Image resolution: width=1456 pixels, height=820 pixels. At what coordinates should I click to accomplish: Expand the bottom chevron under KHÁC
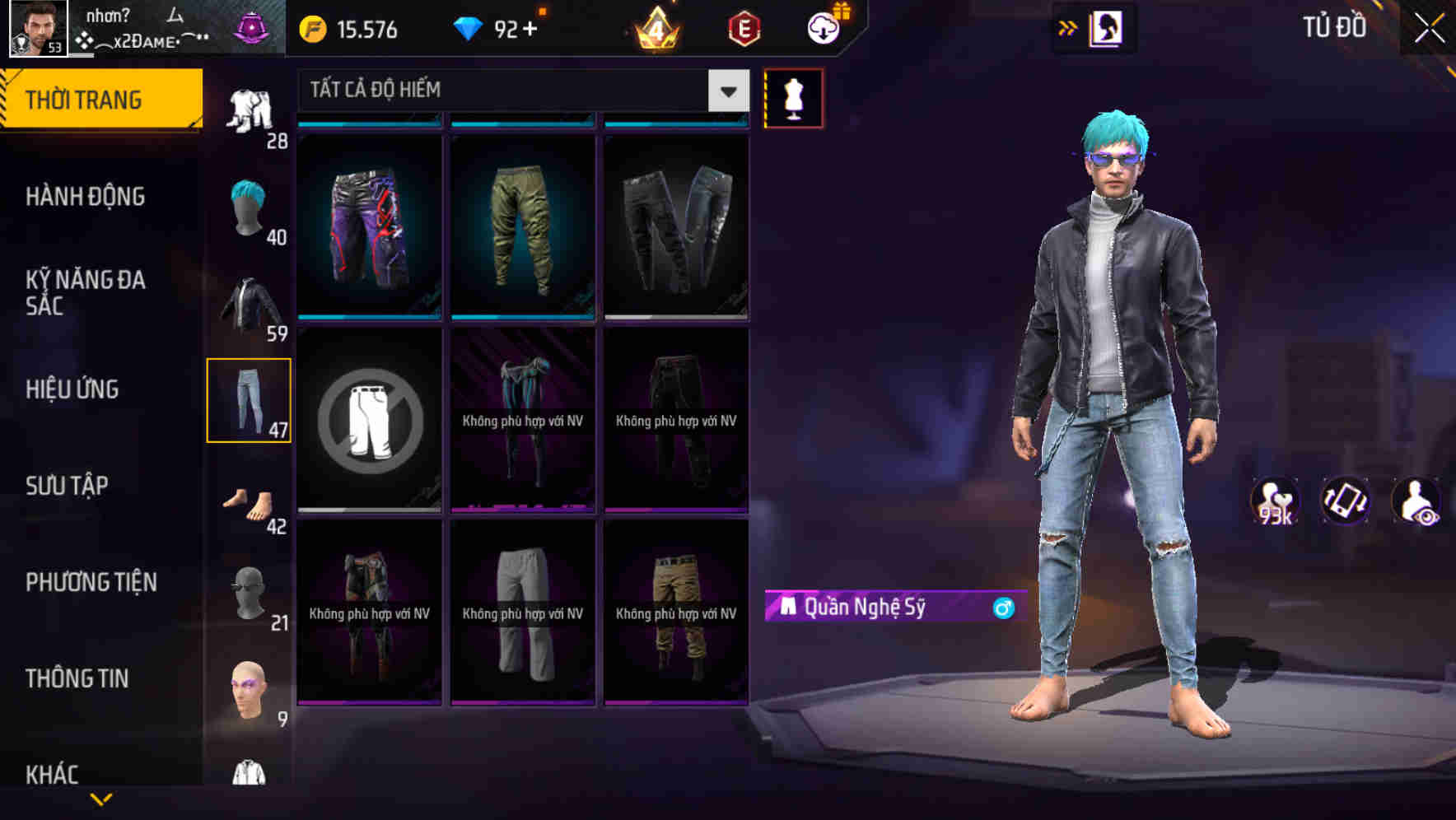(101, 799)
